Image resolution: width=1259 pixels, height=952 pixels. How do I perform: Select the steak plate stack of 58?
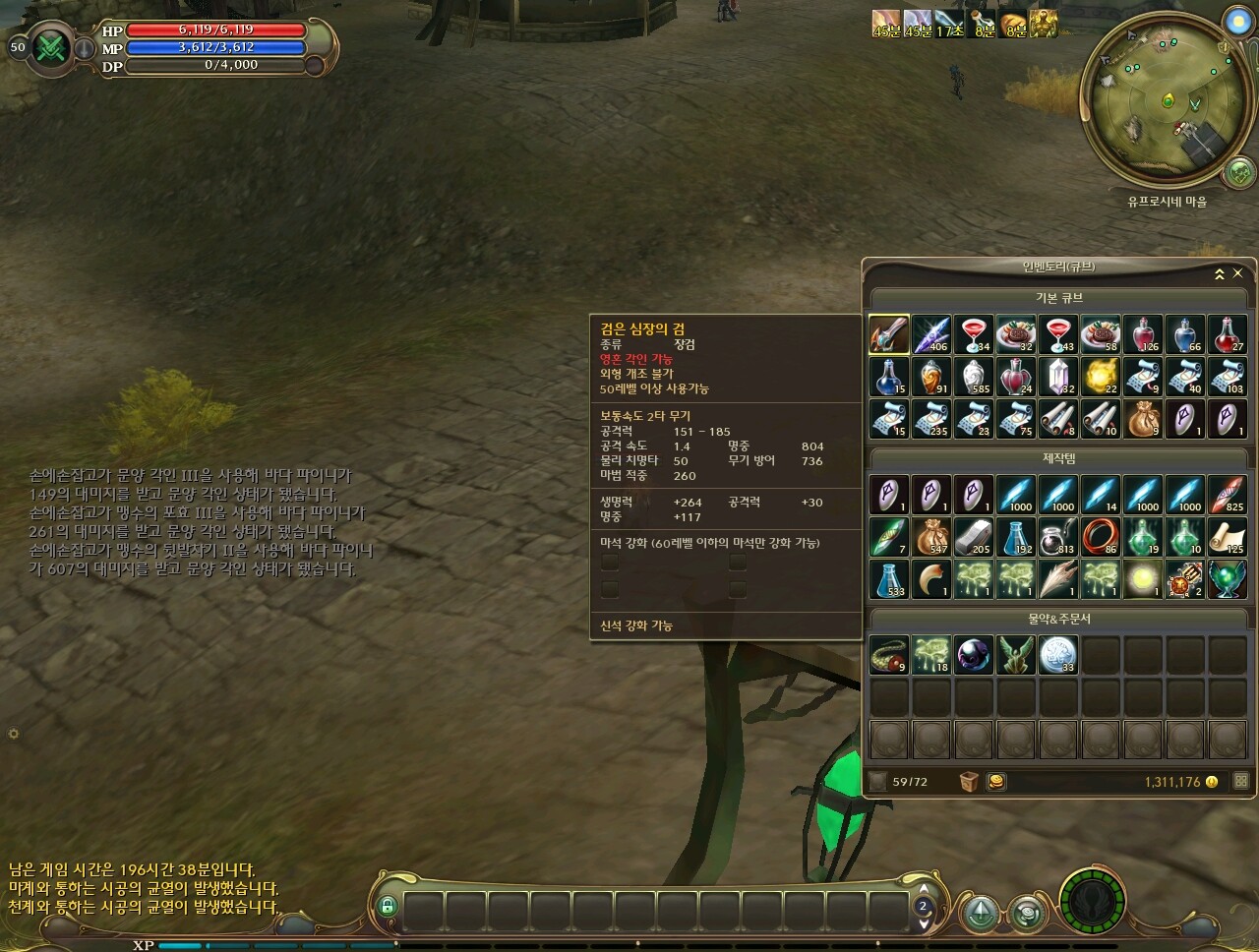coord(1101,334)
